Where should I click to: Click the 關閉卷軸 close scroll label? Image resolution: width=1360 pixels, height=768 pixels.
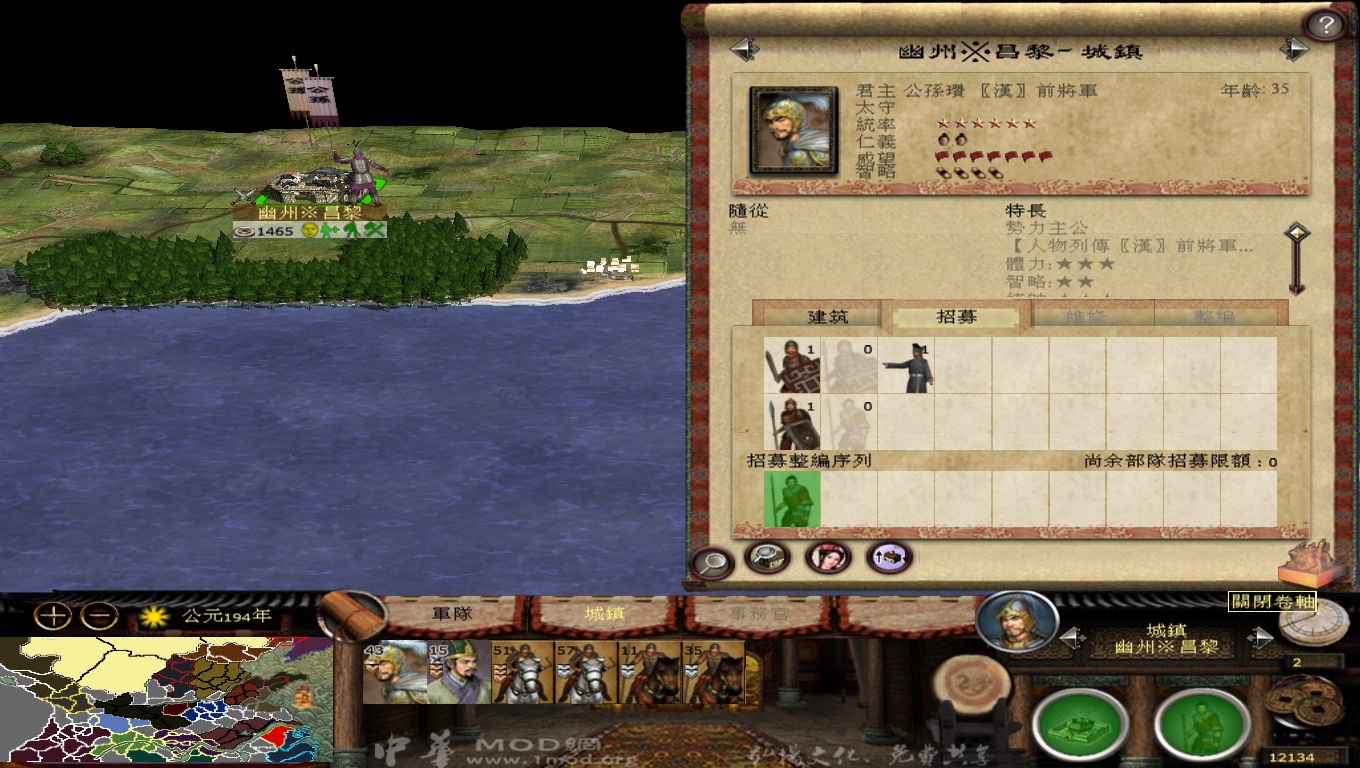tap(1271, 602)
